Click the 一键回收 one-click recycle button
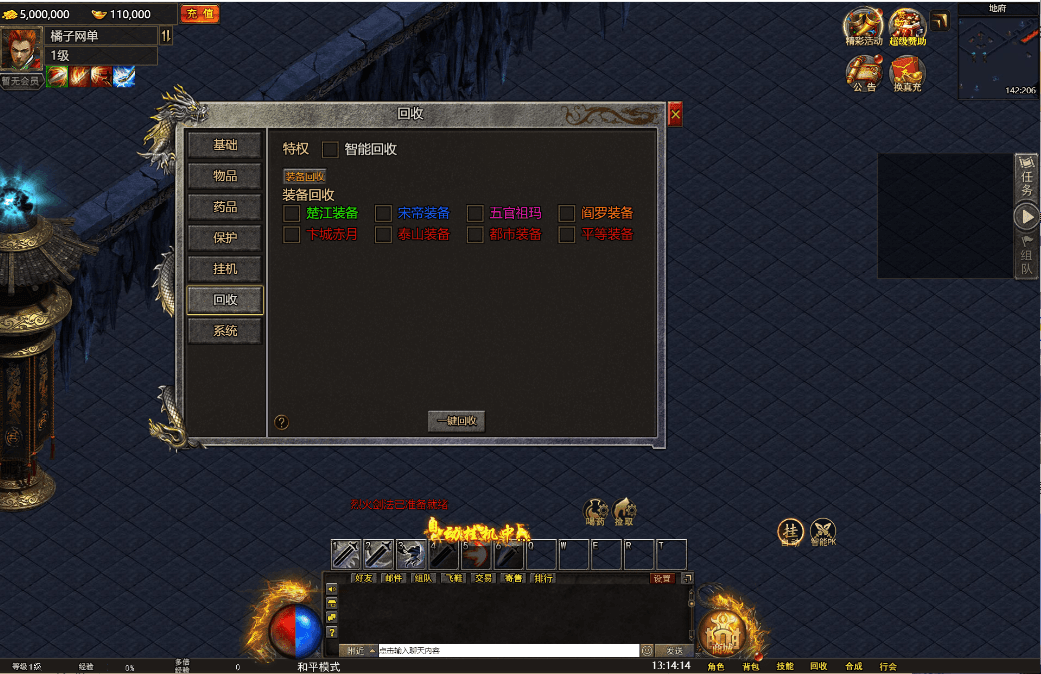1041x674 pixels. [x=456, y=421]
